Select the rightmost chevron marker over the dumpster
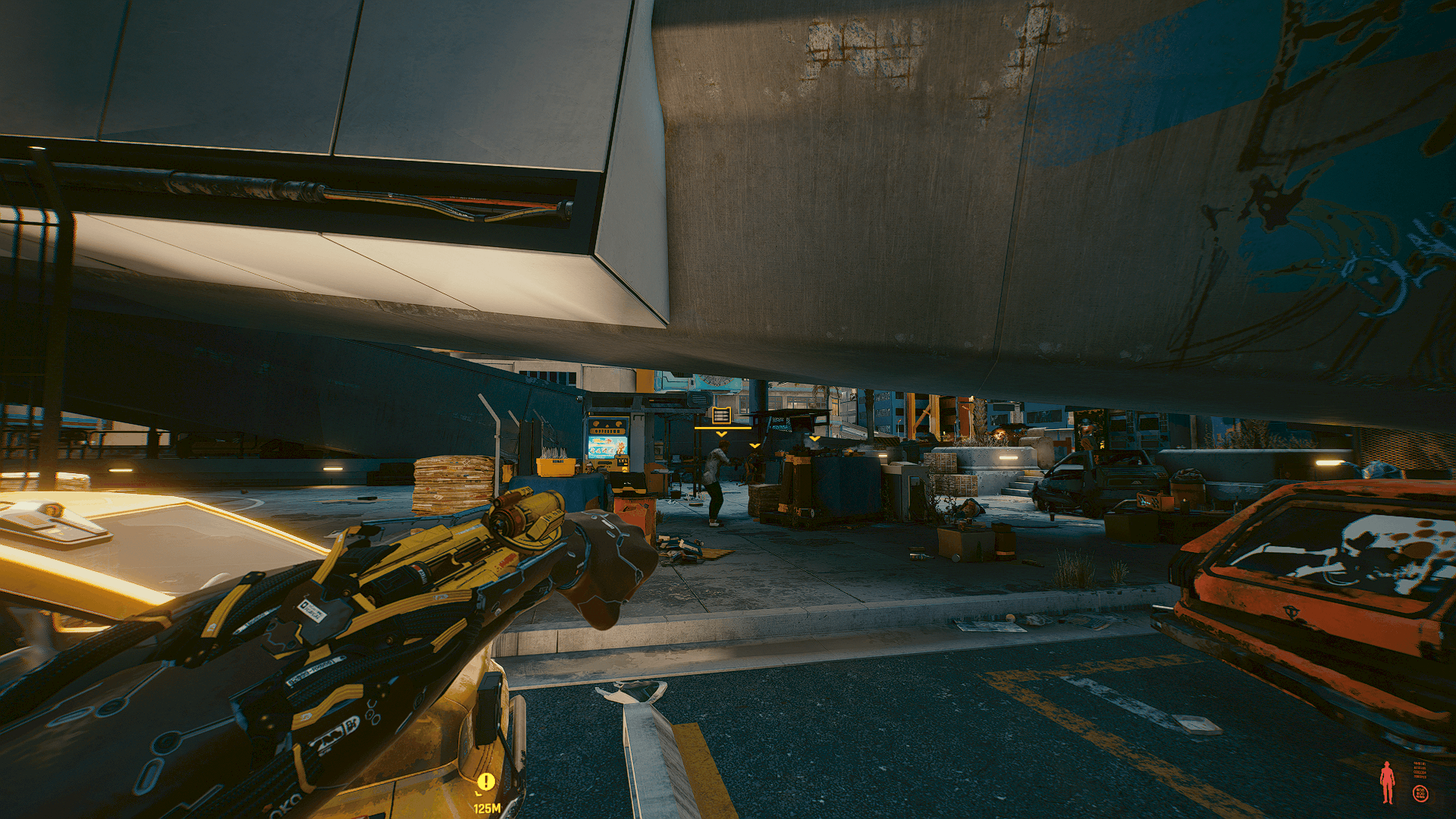 coord(814,438)
